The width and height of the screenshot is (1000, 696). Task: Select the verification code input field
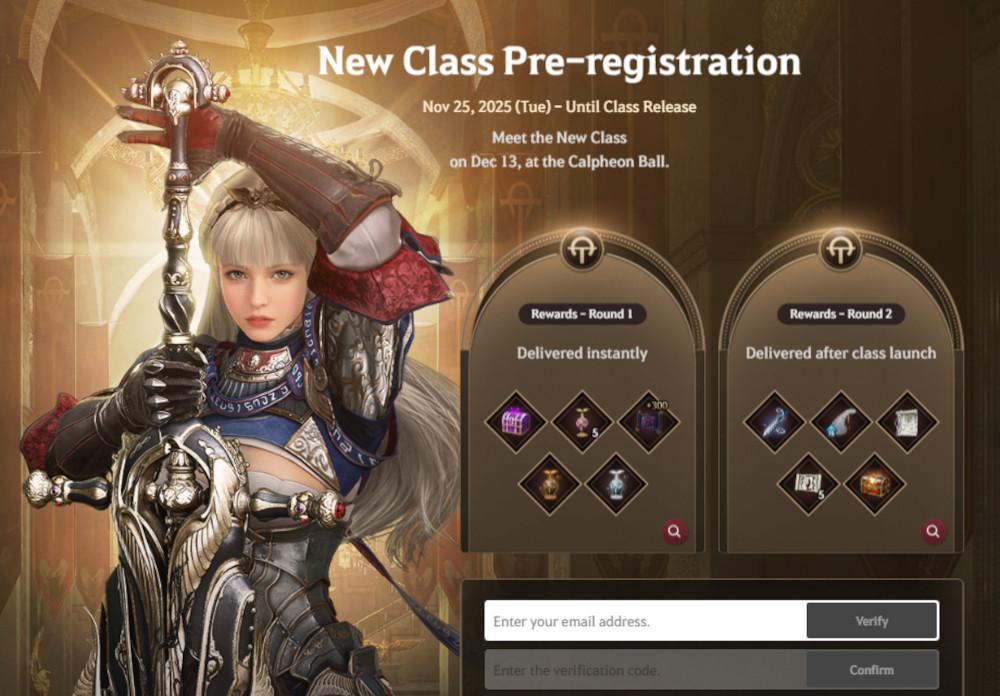646,669
